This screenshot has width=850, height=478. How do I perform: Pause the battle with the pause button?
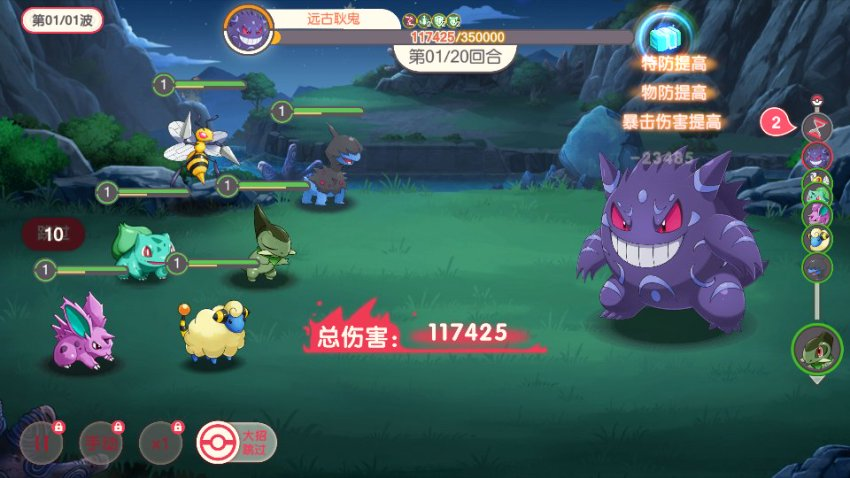pos(41,441)
